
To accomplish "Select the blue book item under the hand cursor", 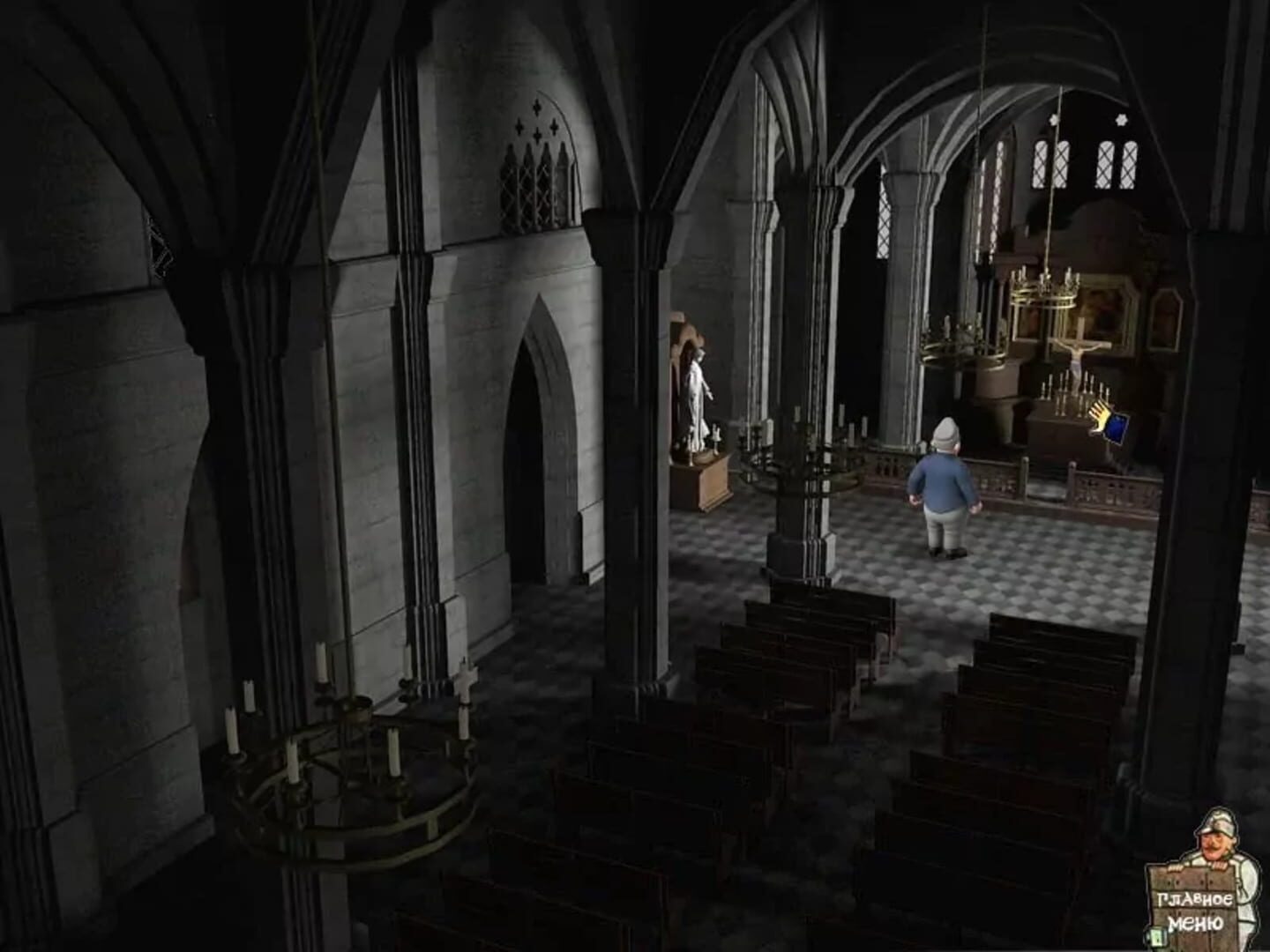I will click(x=1116, y=429).
